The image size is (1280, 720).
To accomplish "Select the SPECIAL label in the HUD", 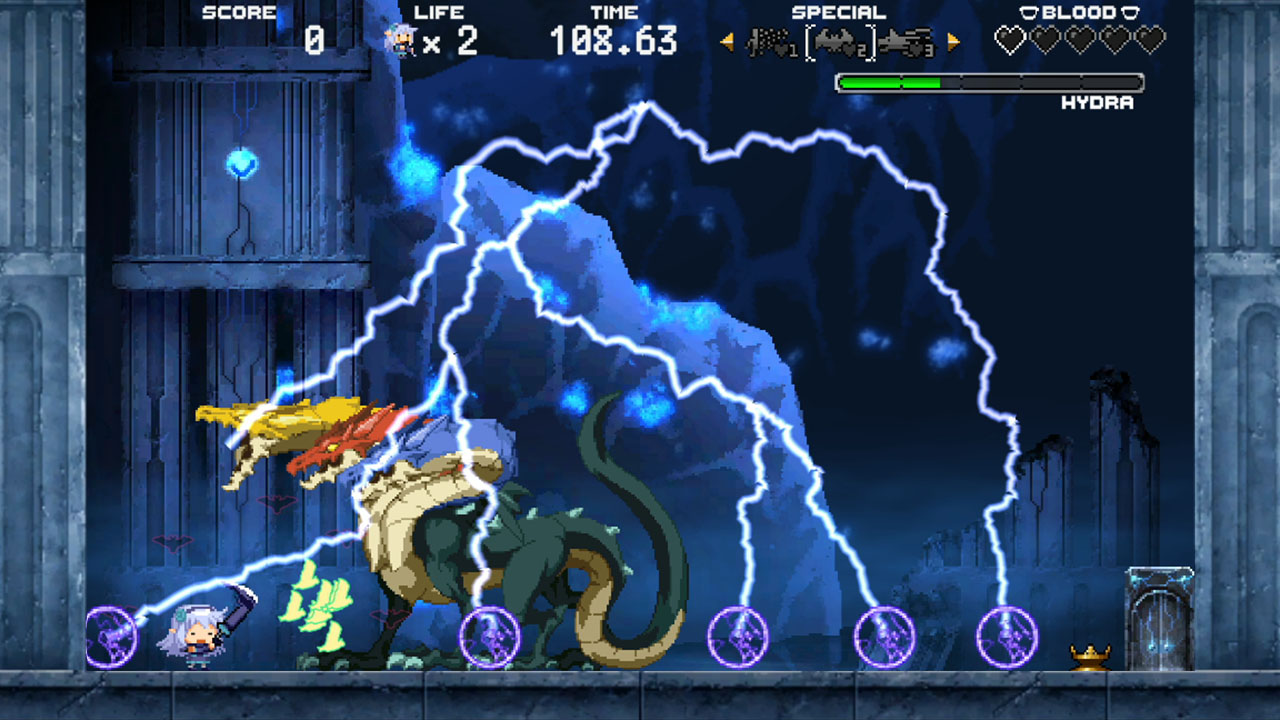I will pos(839,11).
